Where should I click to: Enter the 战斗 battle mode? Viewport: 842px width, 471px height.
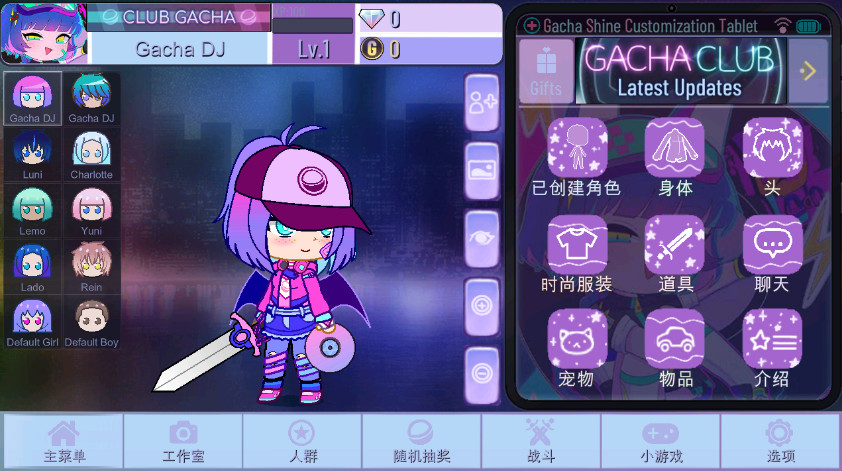(x=541, y=441)
